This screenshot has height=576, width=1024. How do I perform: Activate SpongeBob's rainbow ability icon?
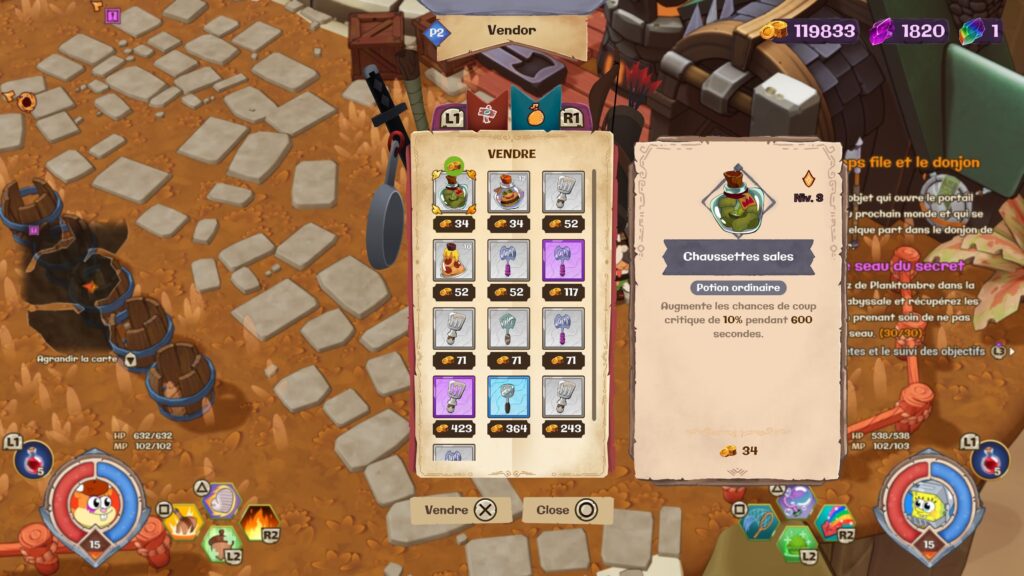pos(835,522)
